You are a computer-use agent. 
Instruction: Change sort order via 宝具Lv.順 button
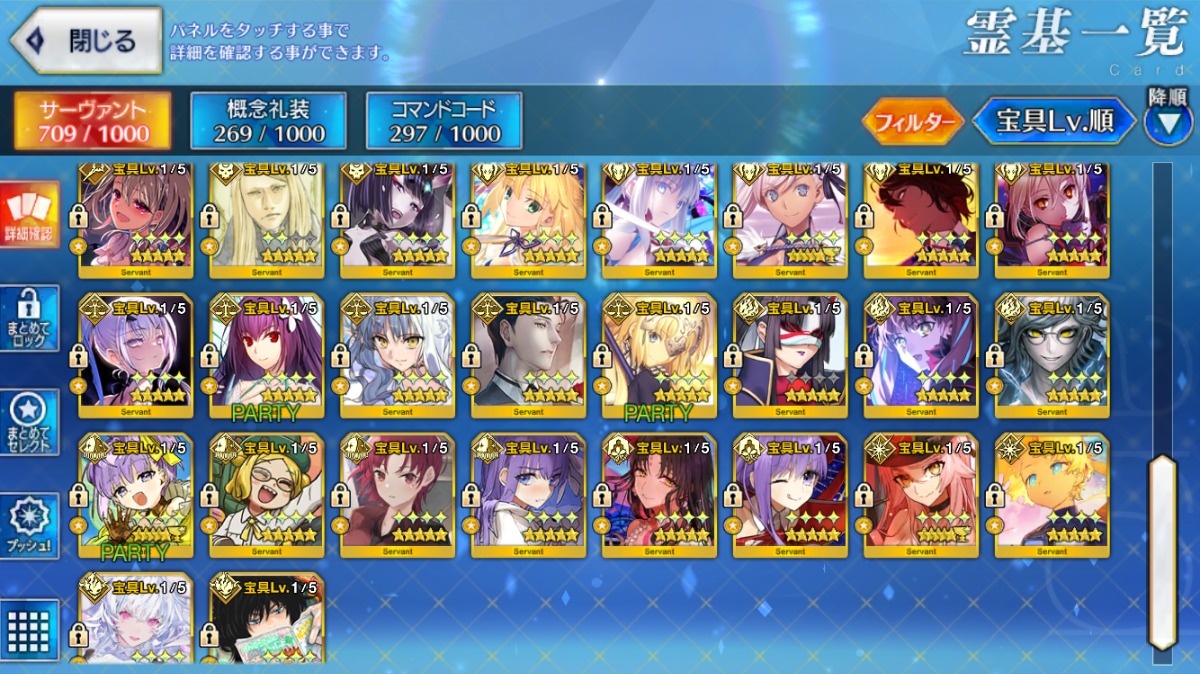pos(1055,122)
